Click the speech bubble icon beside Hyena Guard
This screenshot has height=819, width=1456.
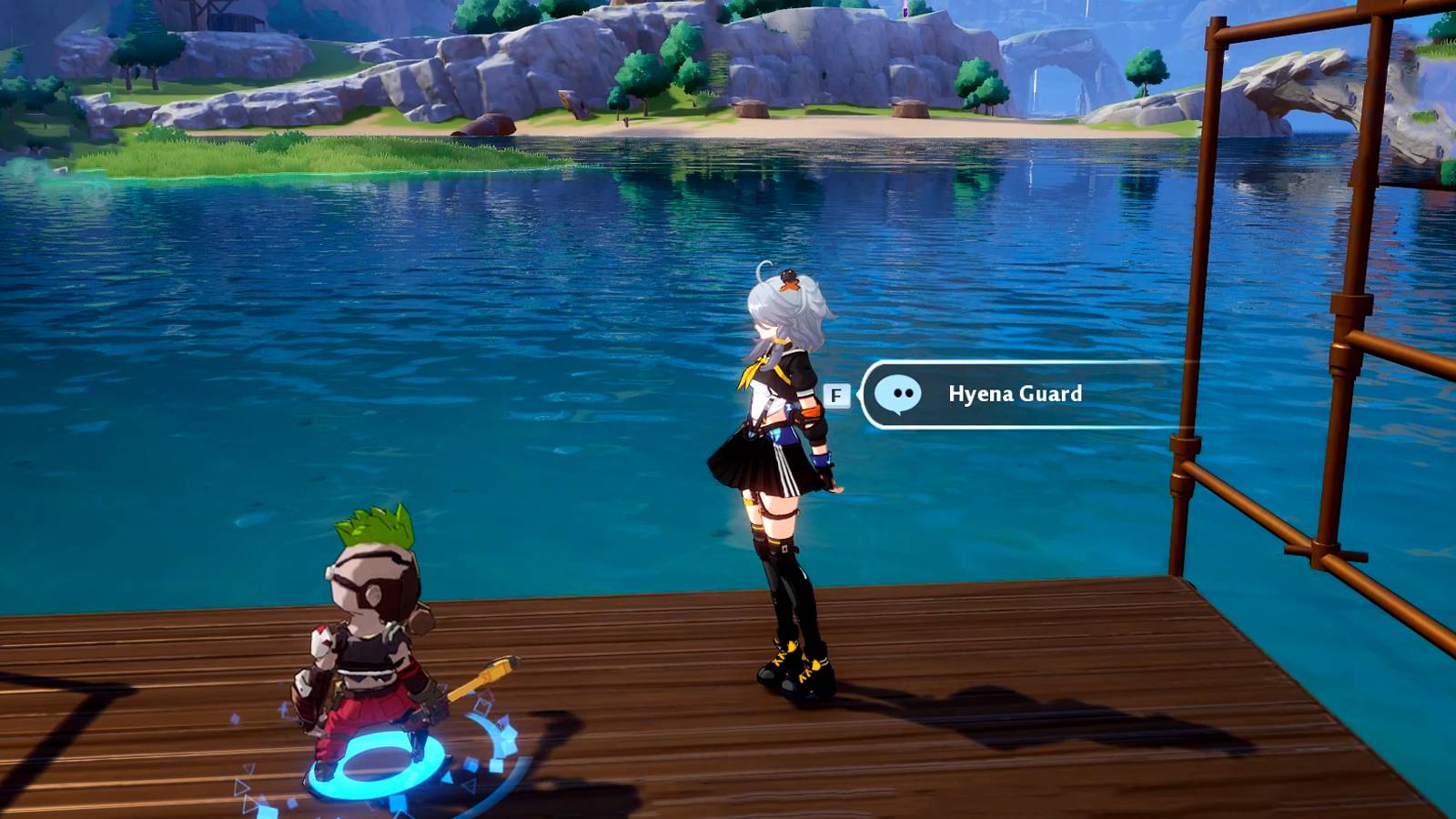pos(901,395)
